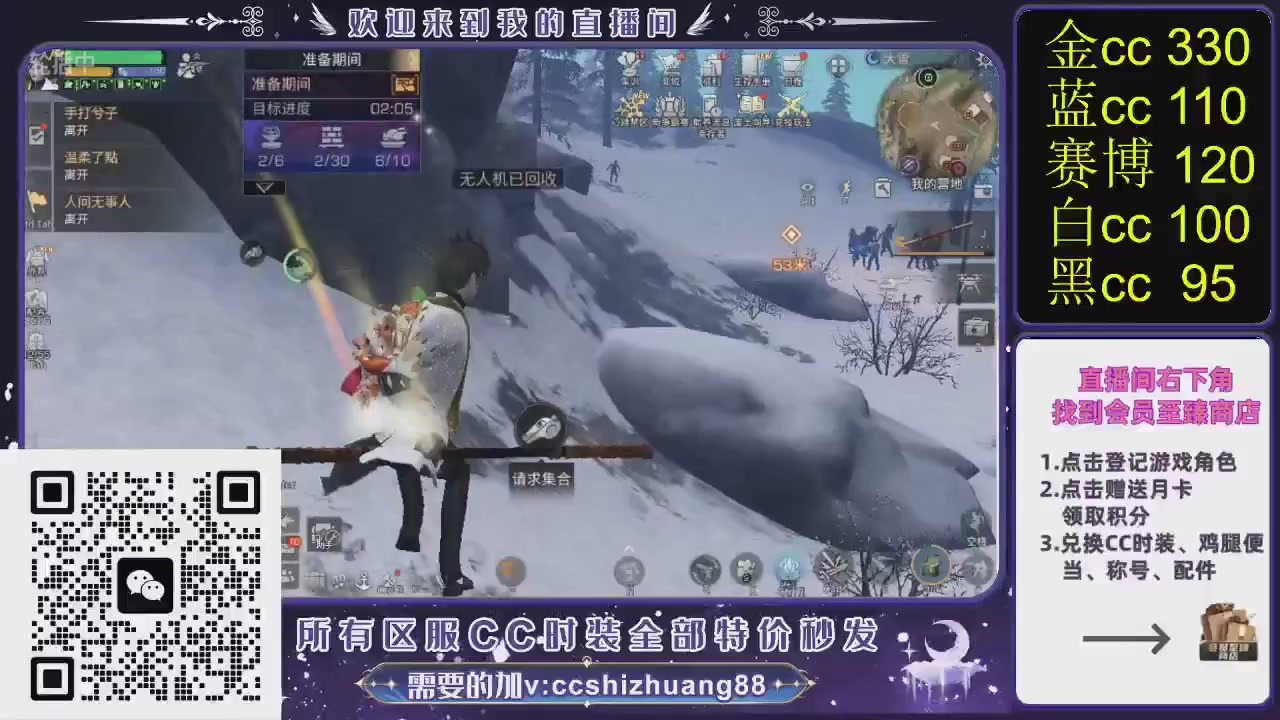The image size is (1280, 720).
Task: Open the storage chest icon on right edge
Action: tap(975, 328)
